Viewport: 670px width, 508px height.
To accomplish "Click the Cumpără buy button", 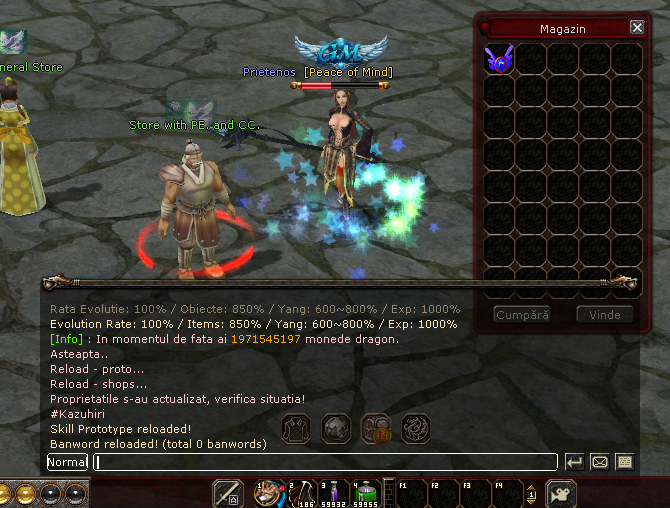I will [522, 315].
